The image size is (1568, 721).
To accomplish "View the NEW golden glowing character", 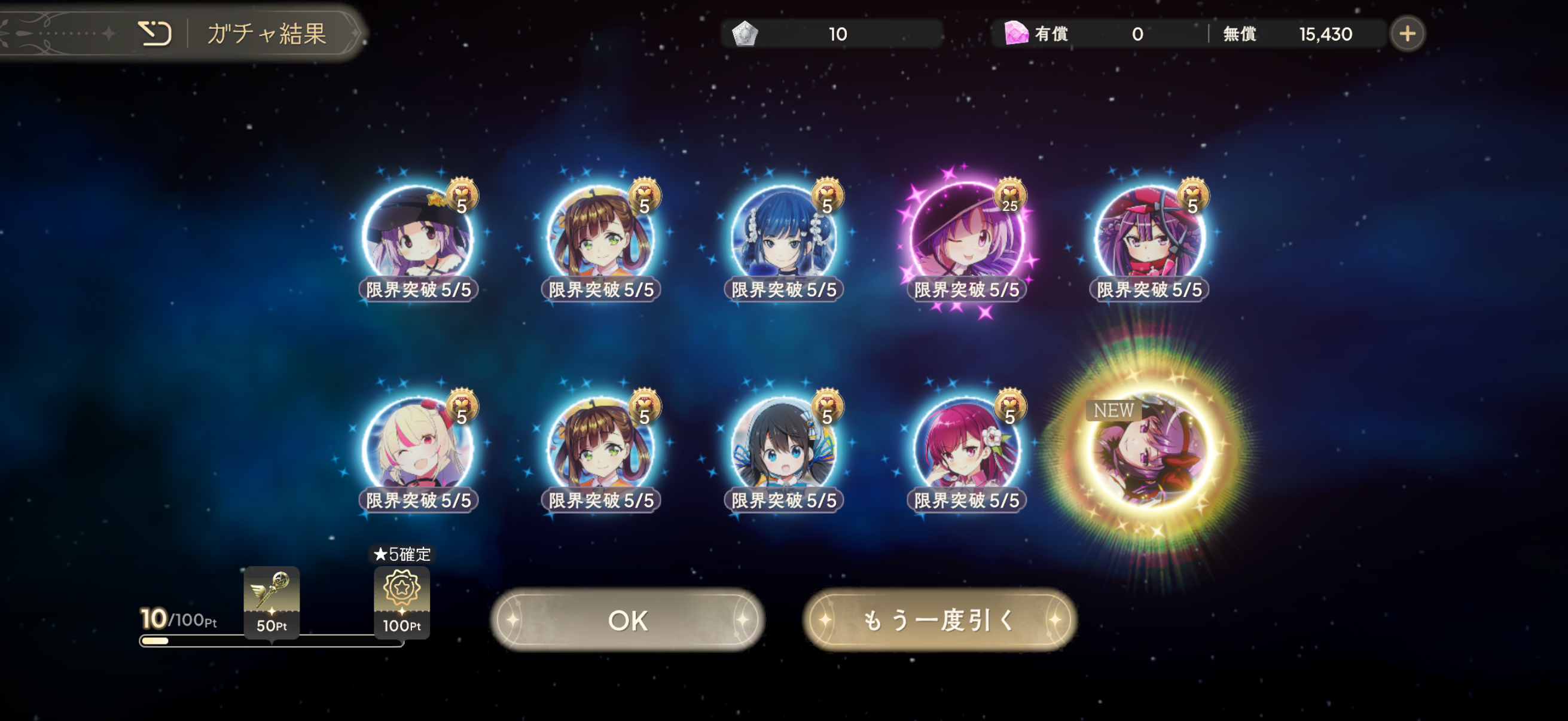I will point(1149,451).
